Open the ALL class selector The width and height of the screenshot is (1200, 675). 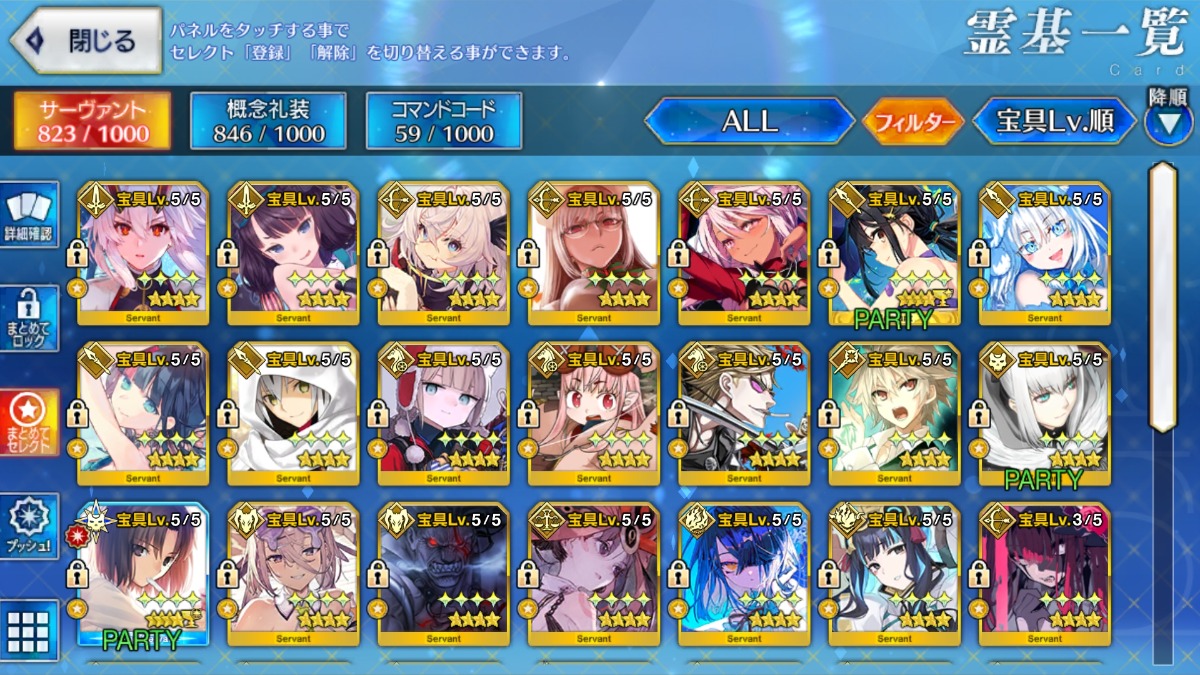(749, 122)
